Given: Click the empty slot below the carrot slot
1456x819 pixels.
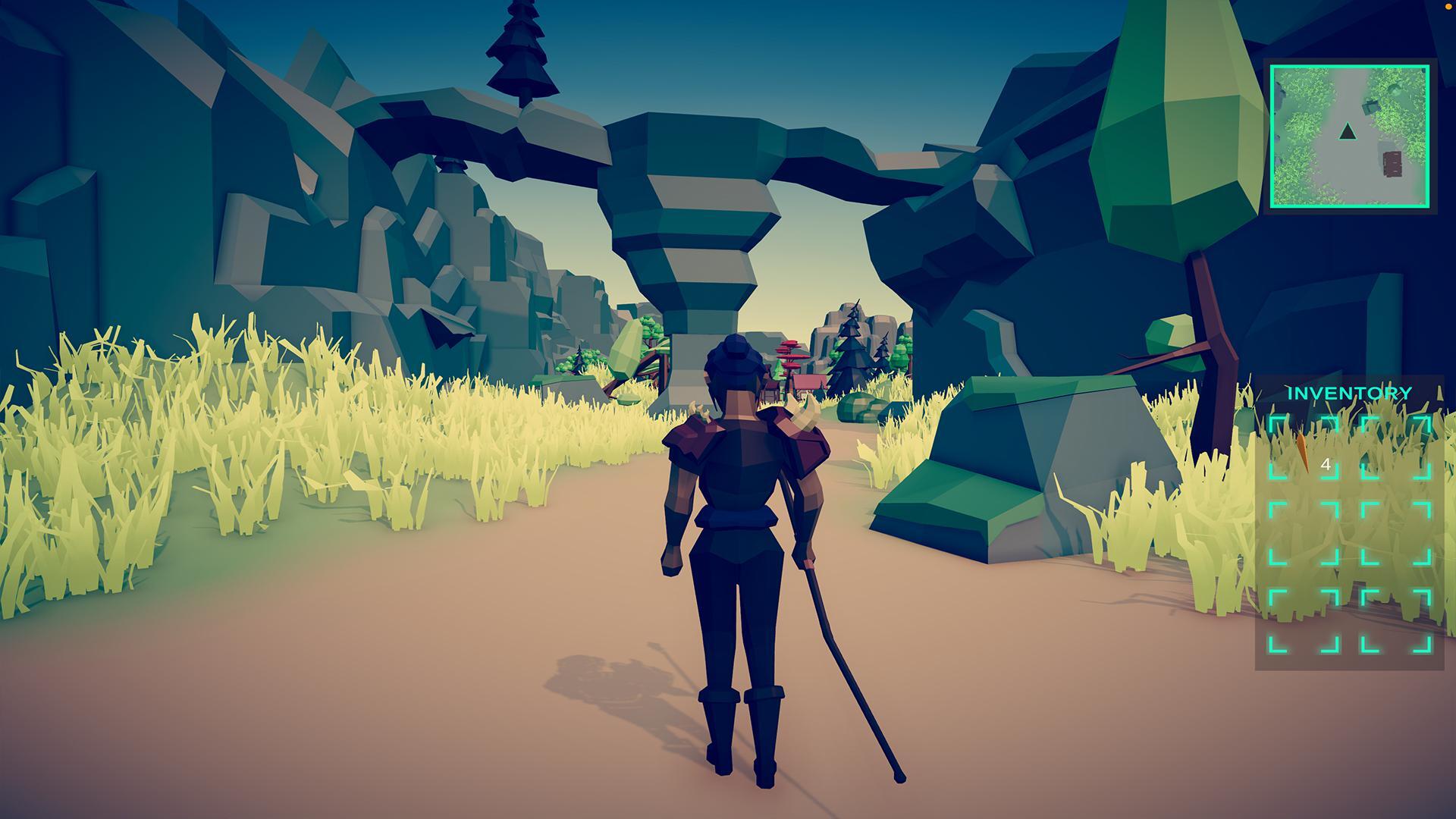Looking at the screenshot, I should point(1304,532).
